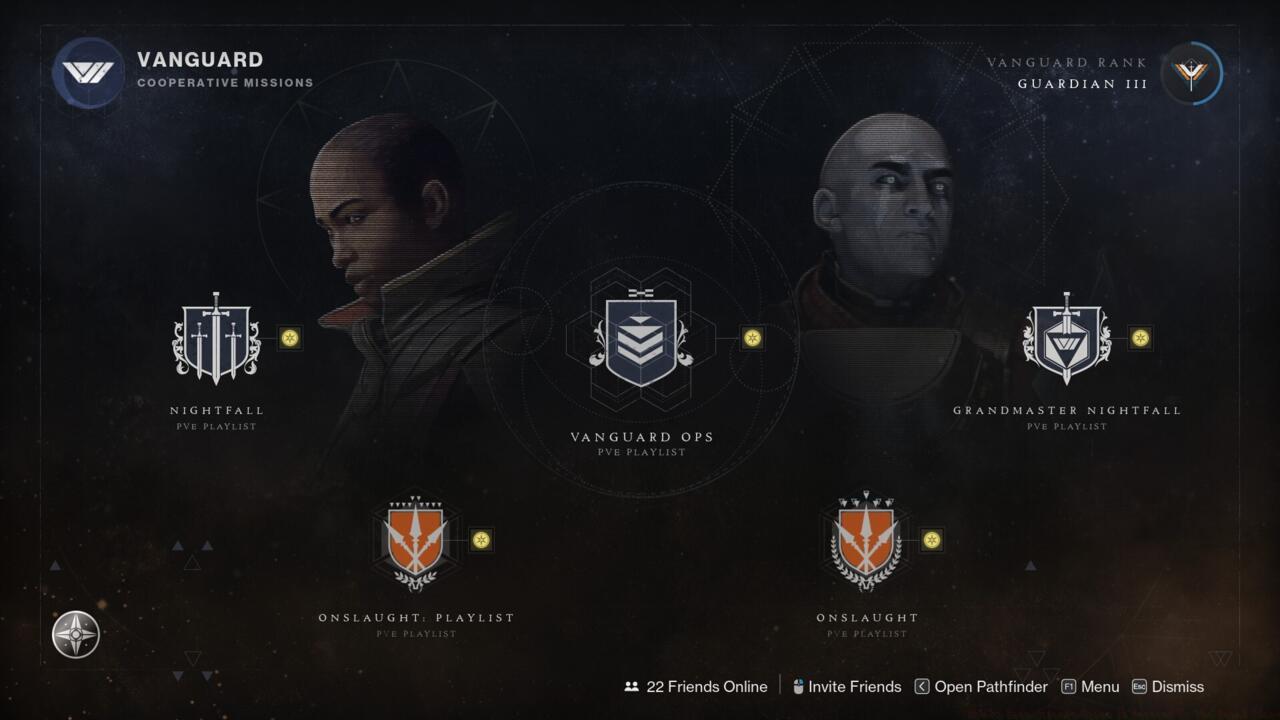Screen dimensions: 1280x720
Task: Toggle the reward node next to Grandmaster Nightfall
Action: click(x=1139, y=338)
